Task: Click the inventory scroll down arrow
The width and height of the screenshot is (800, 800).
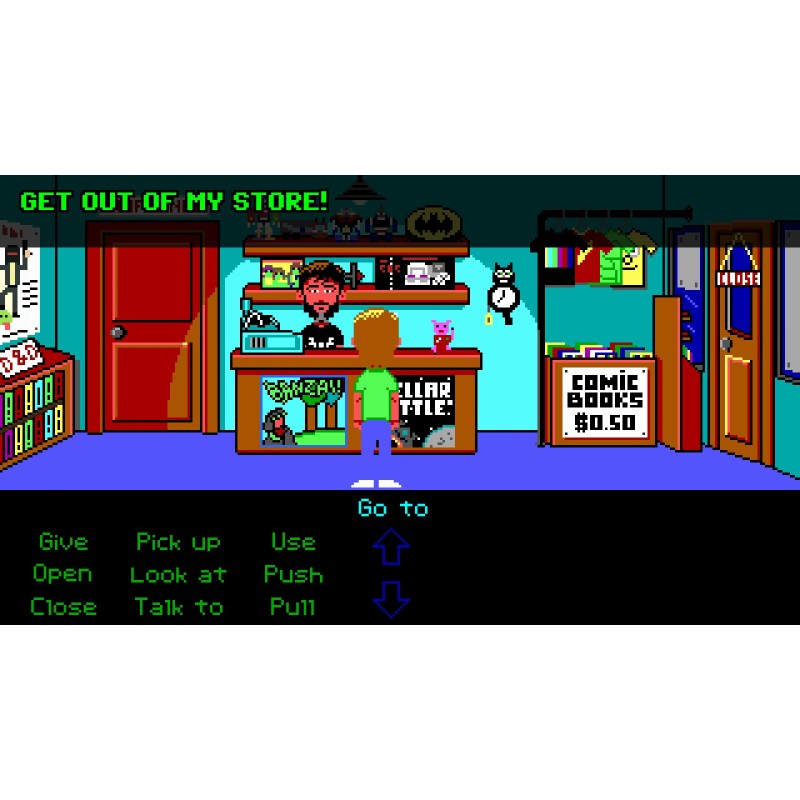Action: point(391,599)
